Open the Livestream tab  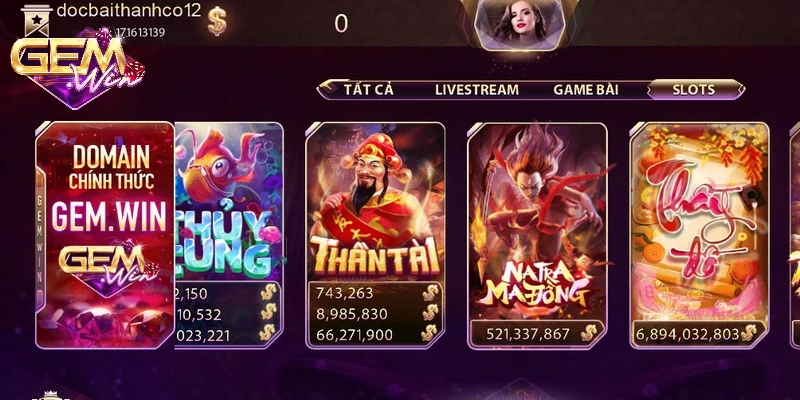(x=476, y=89)
